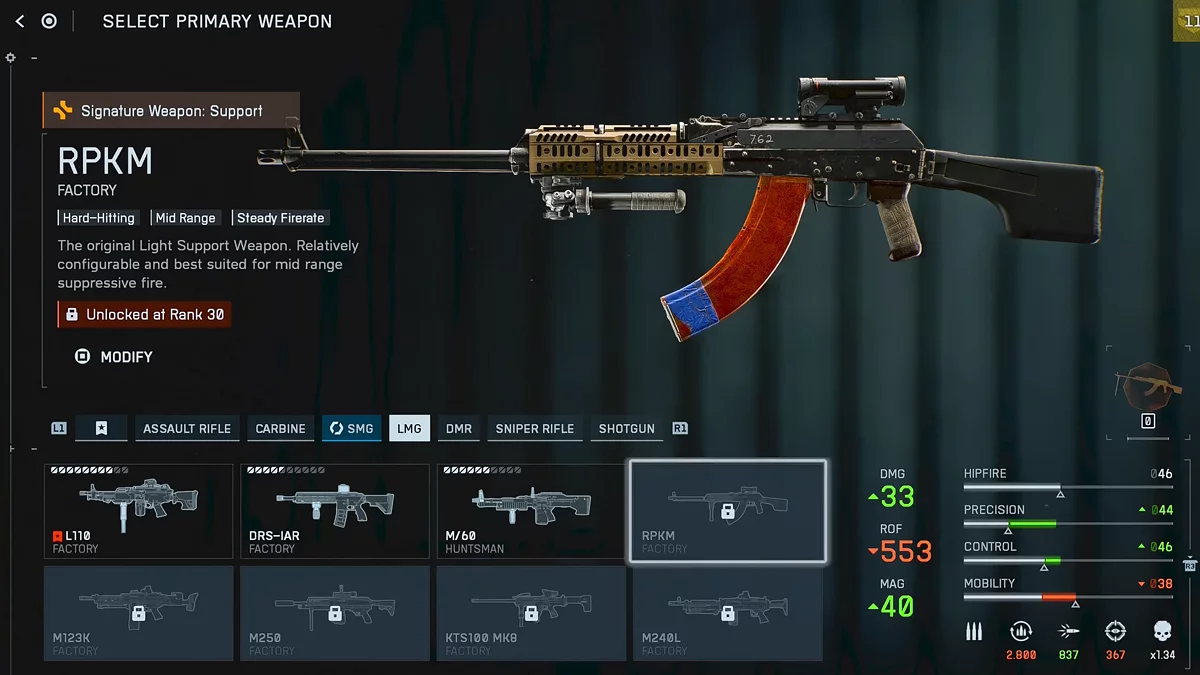Viewport: 1200px width, 675px height.
Task: Choose the locked KTS100 MK8 tile
Action: coord(531,613)
